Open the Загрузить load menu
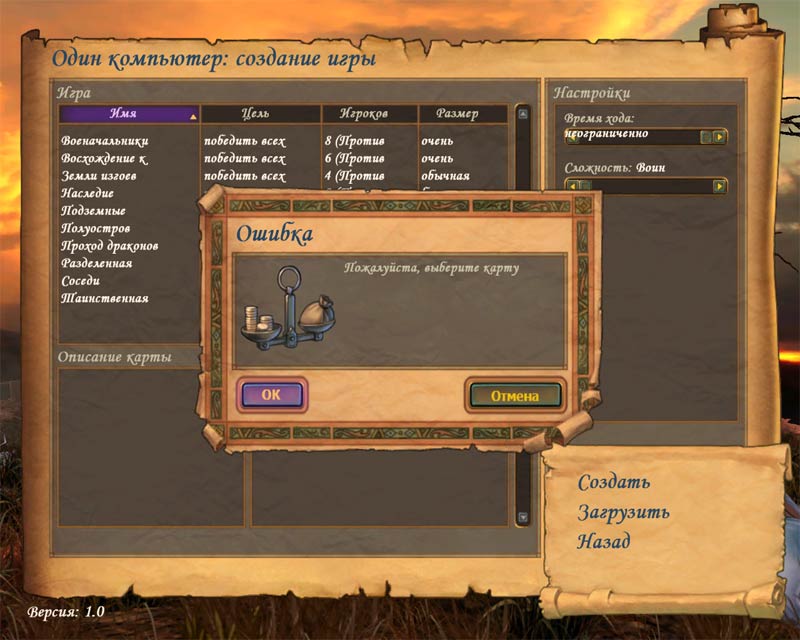Image resolution: width=800 pixels, height=640 pixels. pyautogui.click(x=623, y=512)
